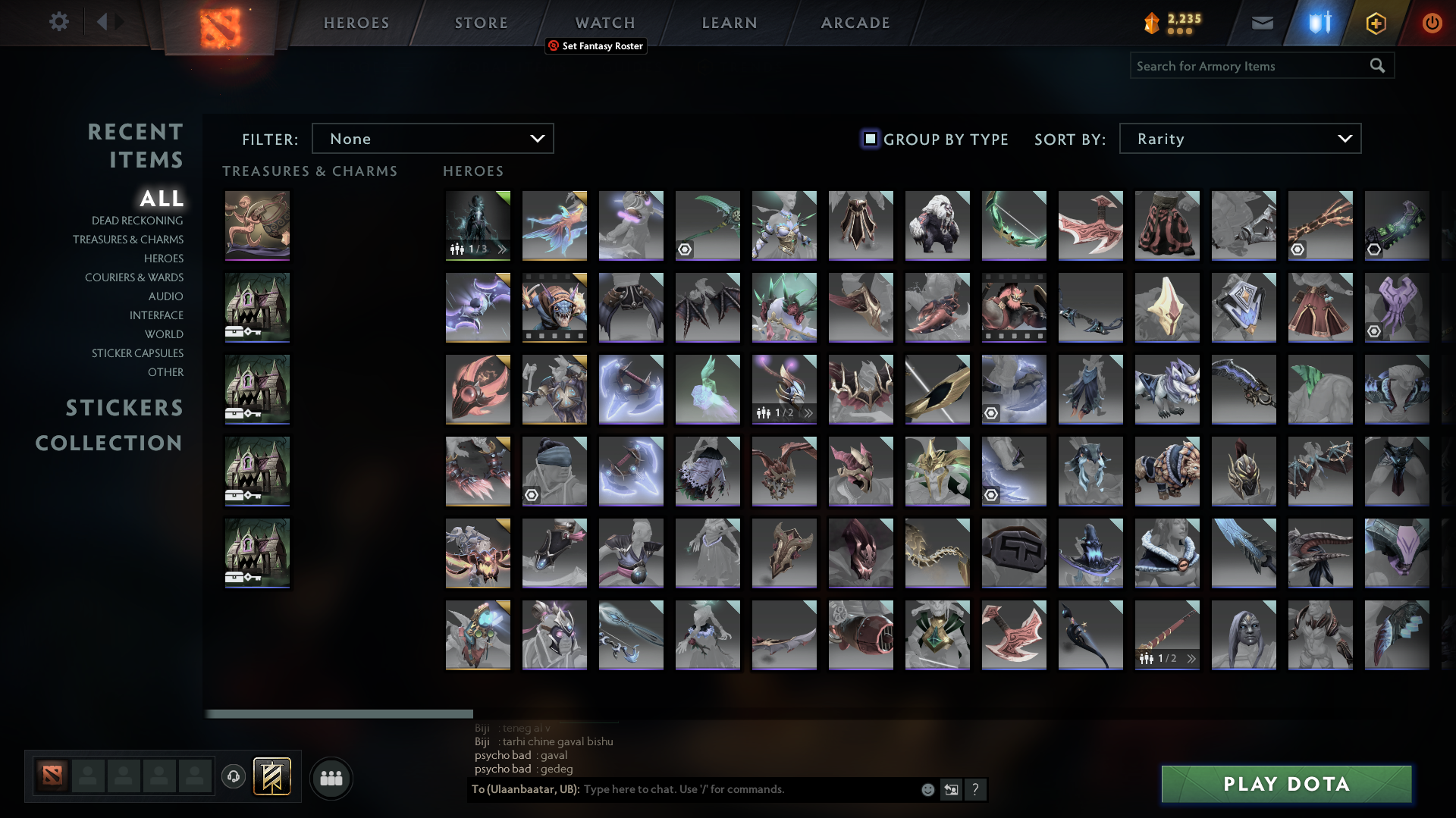The width and height of the screenshot is (1456, 818).
Task: Open the gold plus shop icon
Action: [1376, 23]
